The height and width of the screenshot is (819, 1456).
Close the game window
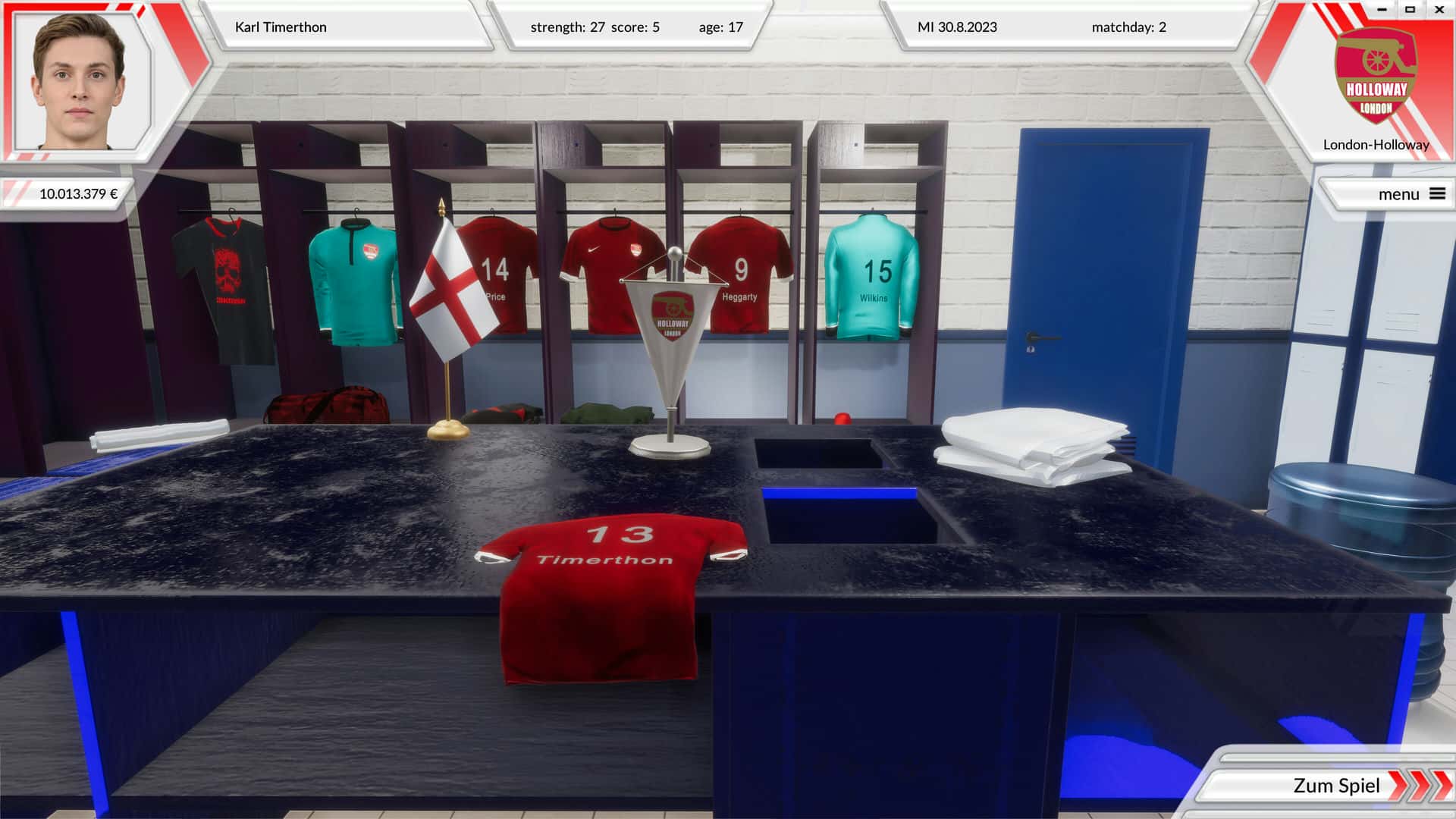point(1439,10)
